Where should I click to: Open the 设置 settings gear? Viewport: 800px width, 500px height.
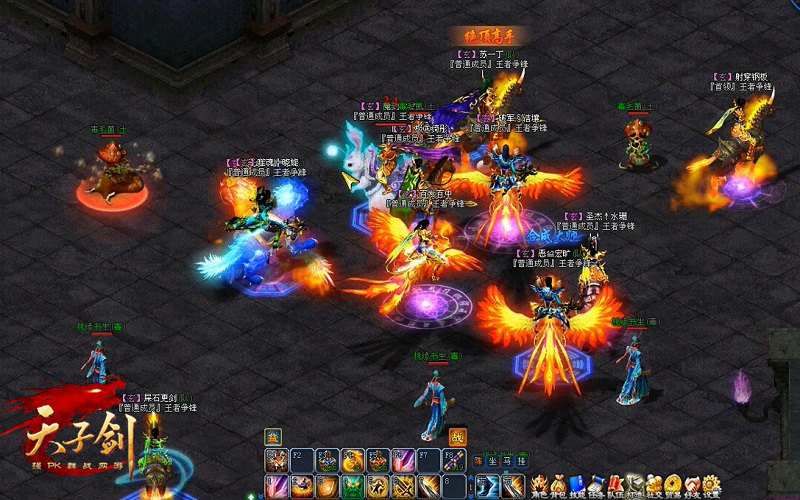point(711,483)
